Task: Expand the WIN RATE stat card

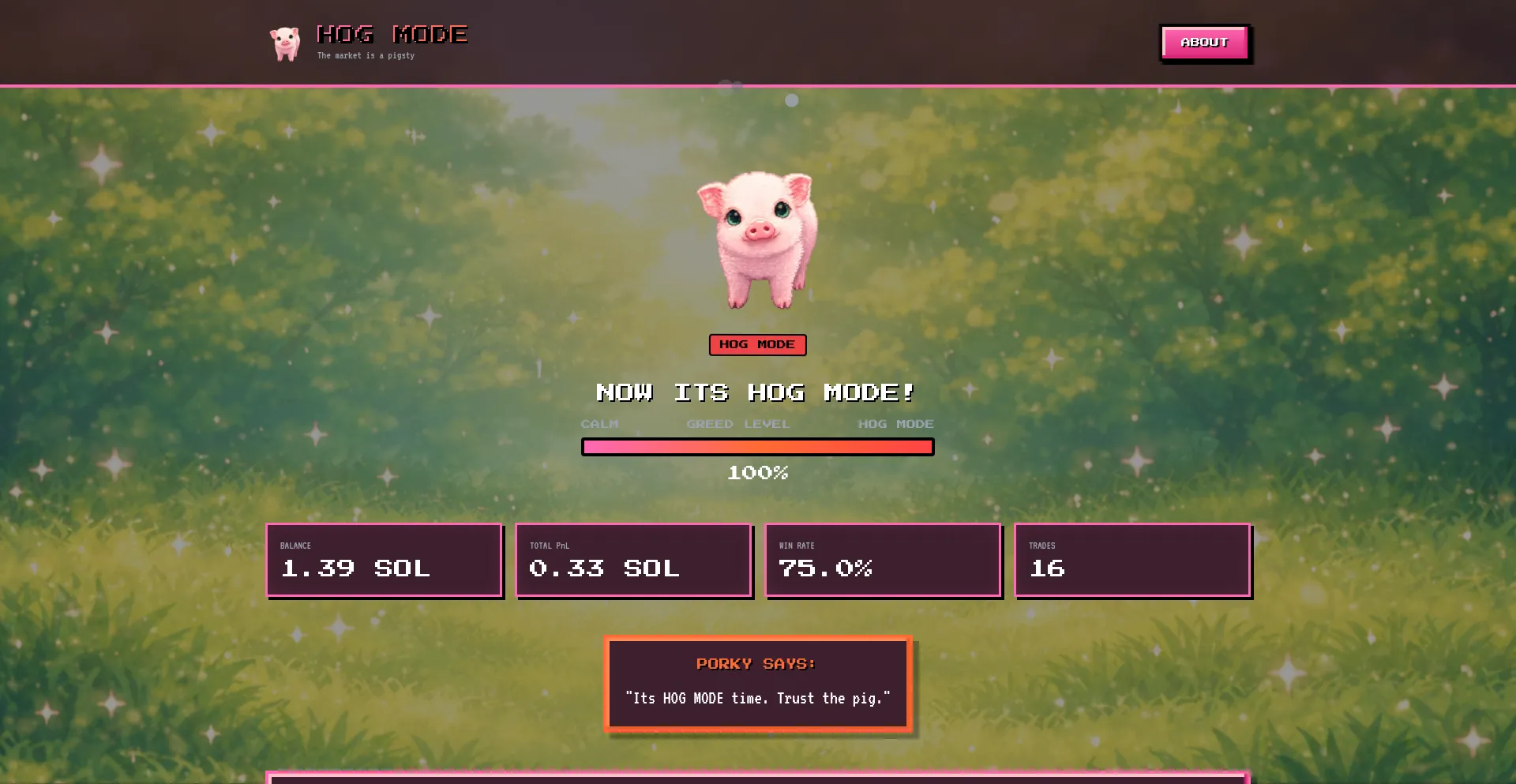Action: (x=883, y=560)
